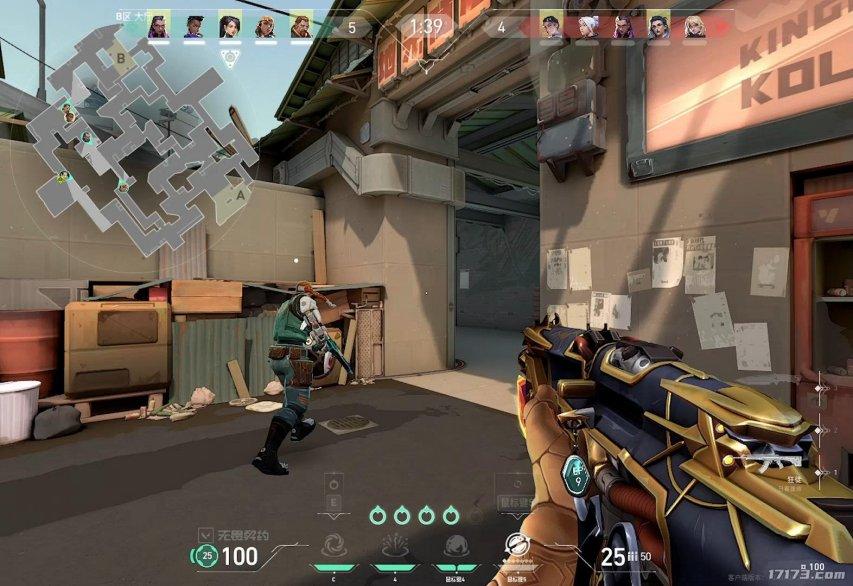Activate the swirl ability icon
Viewport: 853px width, 586px height.
coord(331,547)
